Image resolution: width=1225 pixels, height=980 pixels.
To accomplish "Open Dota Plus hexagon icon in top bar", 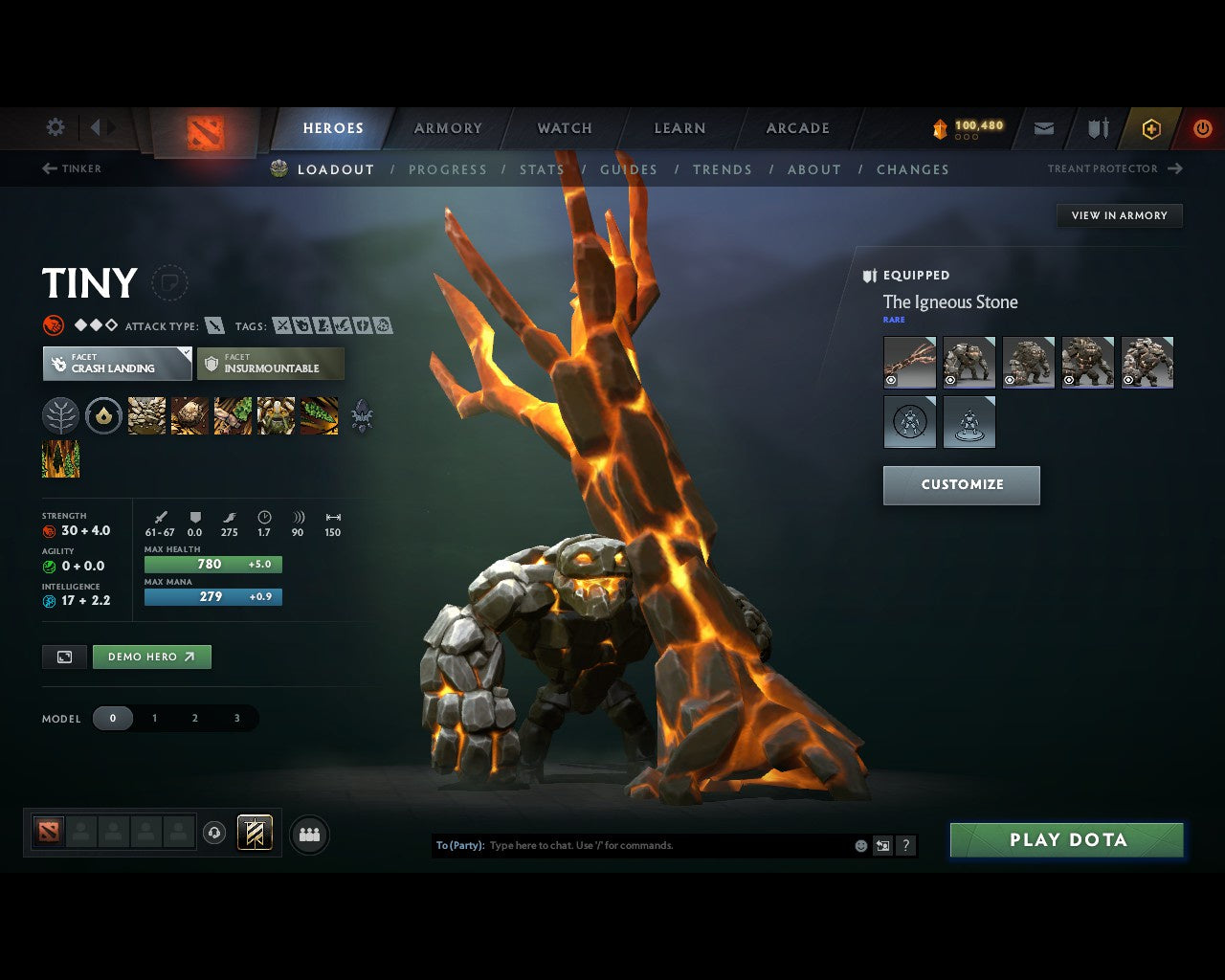I will coord(1150,128).
